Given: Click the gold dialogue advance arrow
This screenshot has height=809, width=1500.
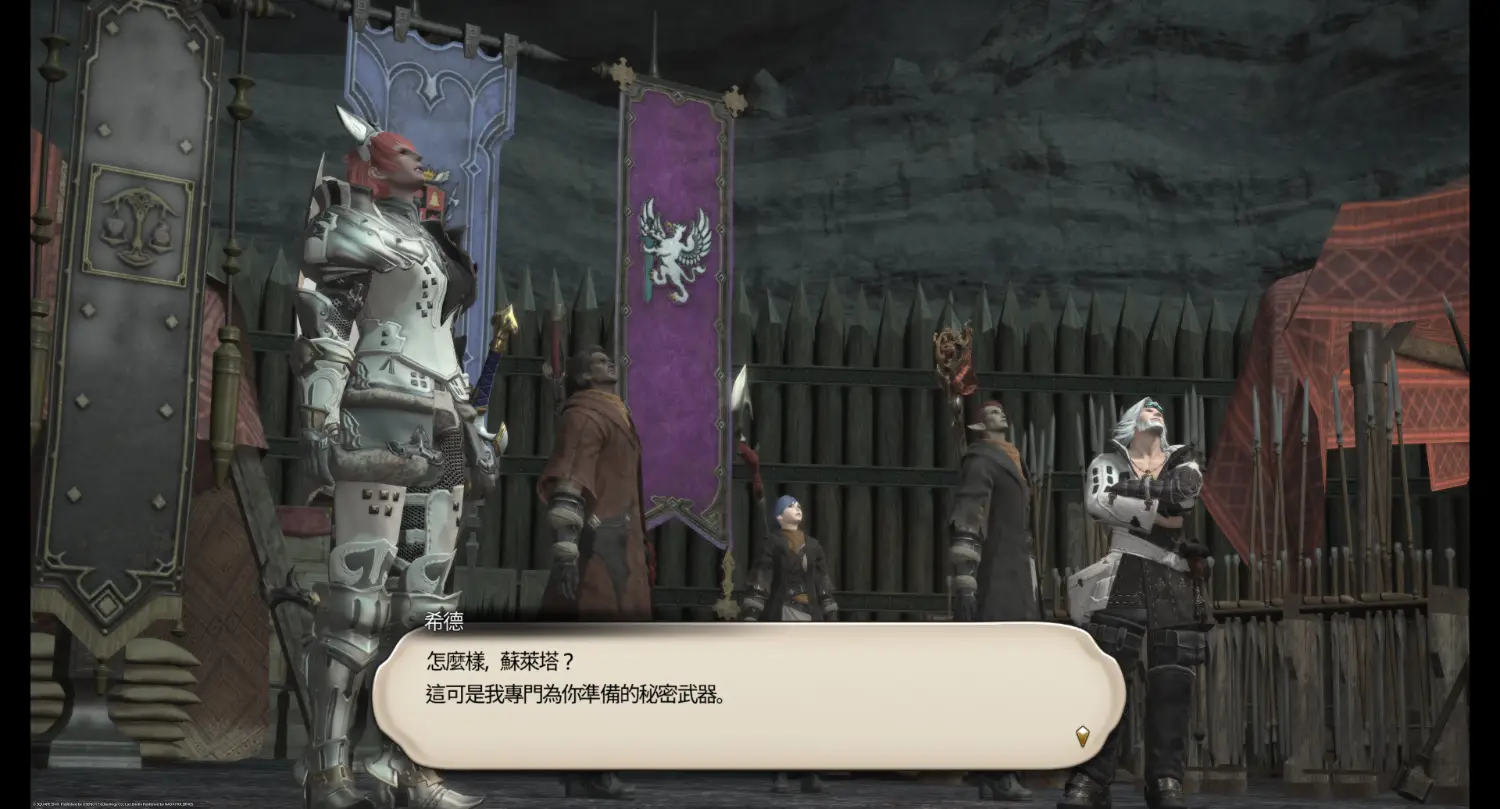Looking at the screenshot, I should click(1082, 736).
